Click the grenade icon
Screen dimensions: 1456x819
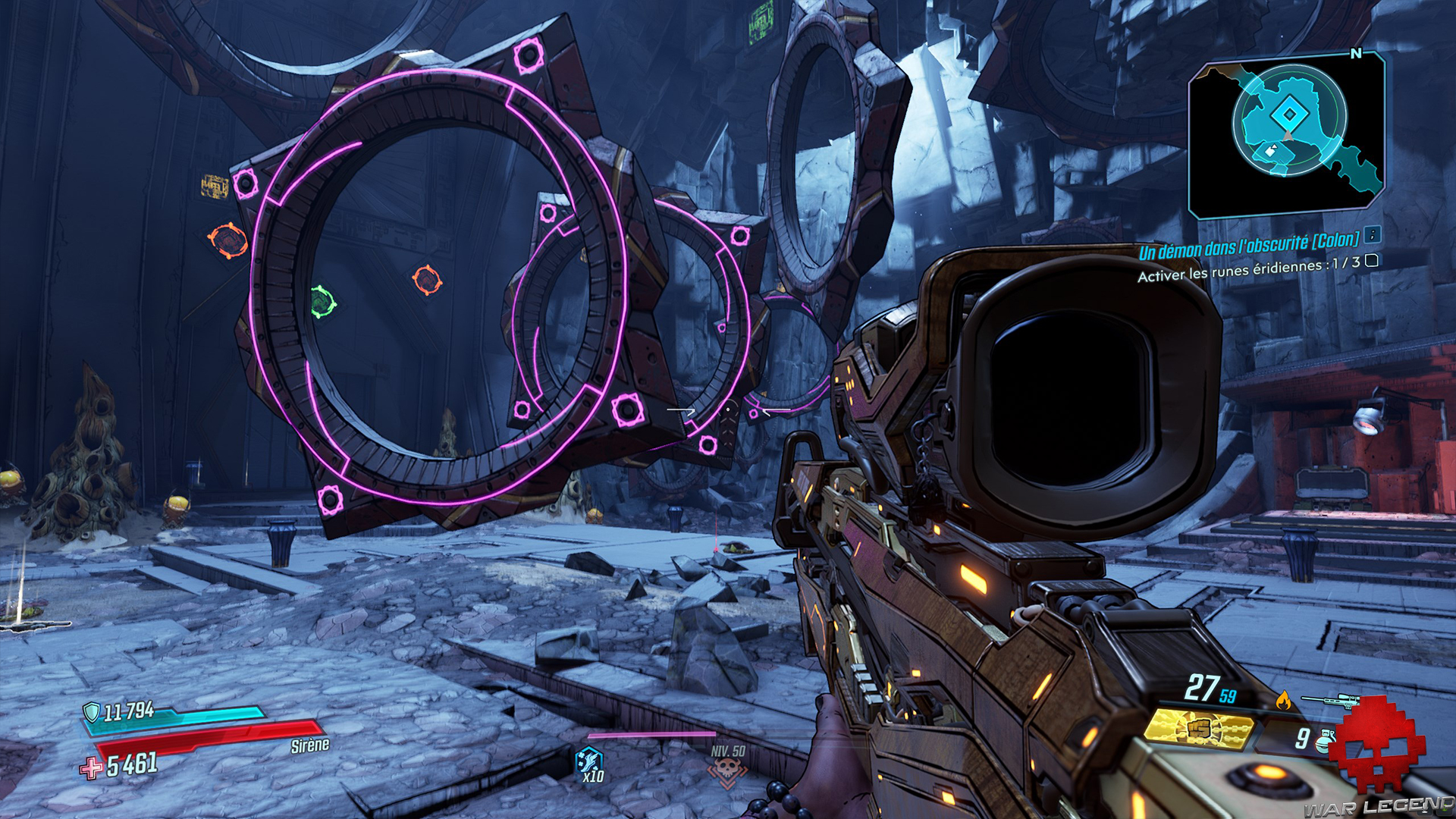pos(1325,739)
